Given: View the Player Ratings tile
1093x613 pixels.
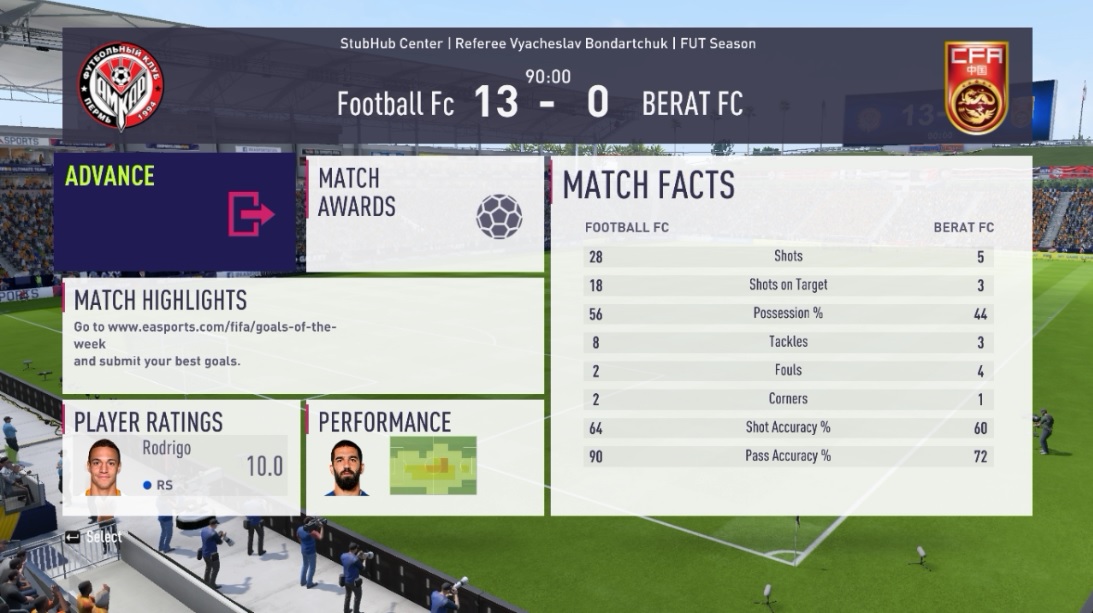Looking at the screenshot, I should [180, 457].
